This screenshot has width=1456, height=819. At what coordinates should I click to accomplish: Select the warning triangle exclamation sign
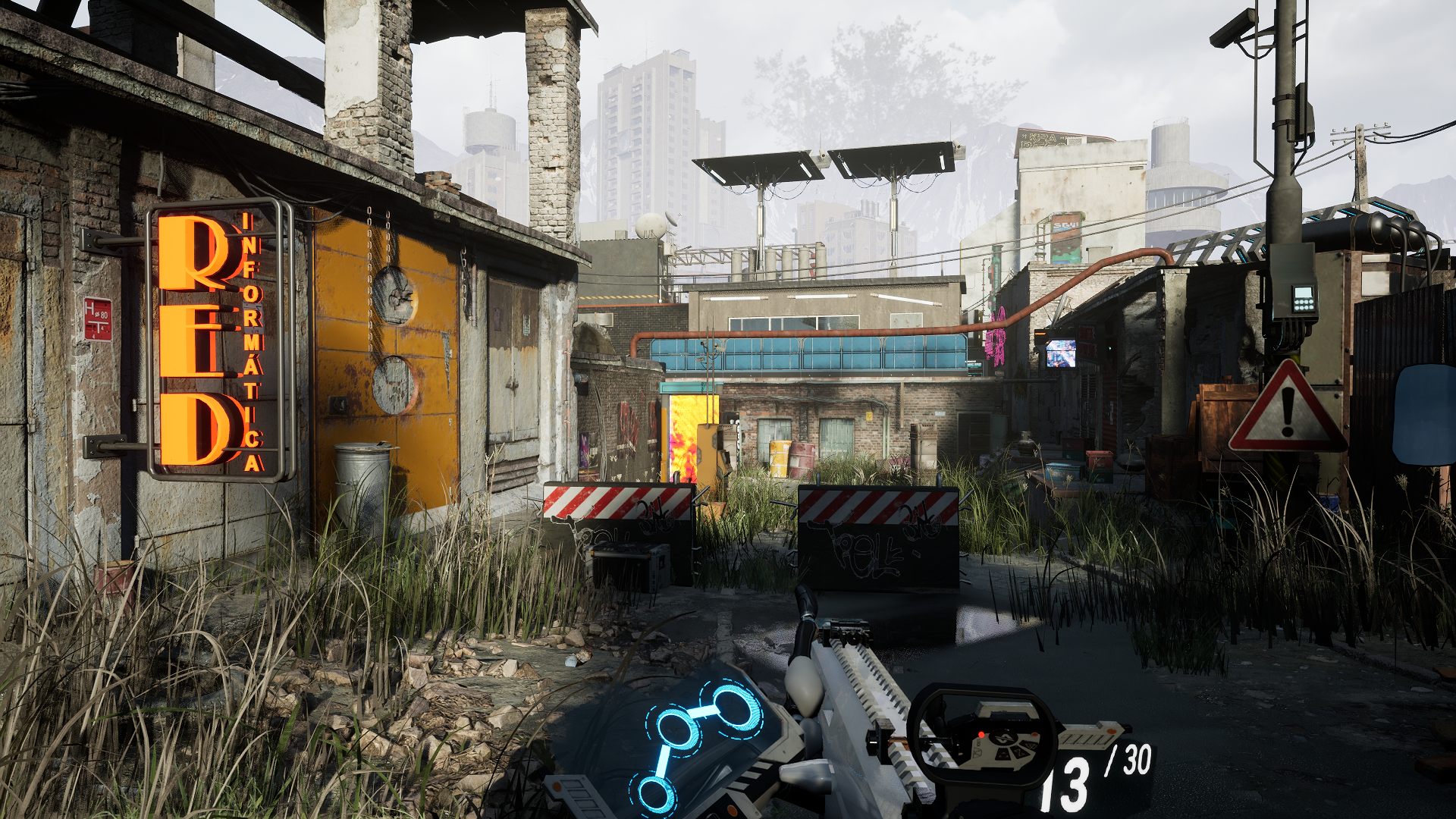tap(1288, 410)
